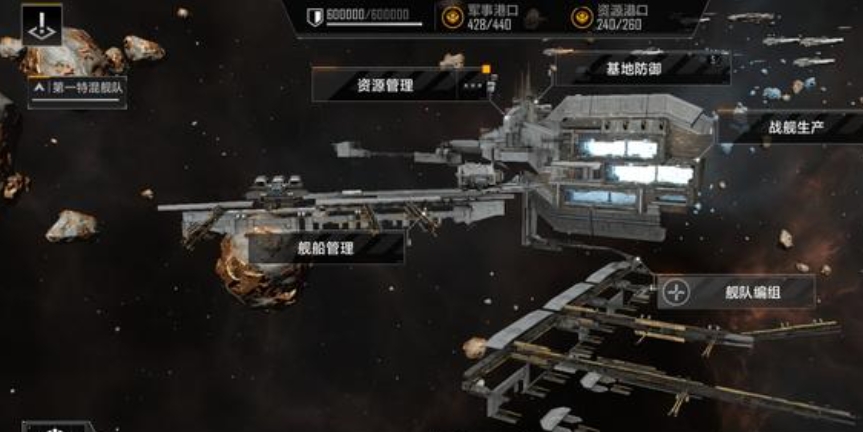Tap the 军事港口 military port icon
The image size is (863, 432).
click(x=453, y=16)
